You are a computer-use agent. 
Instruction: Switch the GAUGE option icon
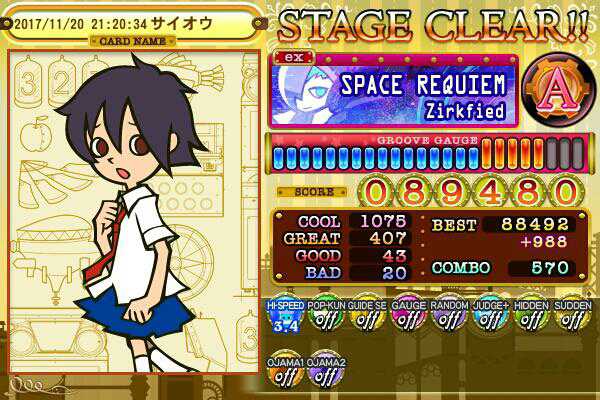(406, 316)
